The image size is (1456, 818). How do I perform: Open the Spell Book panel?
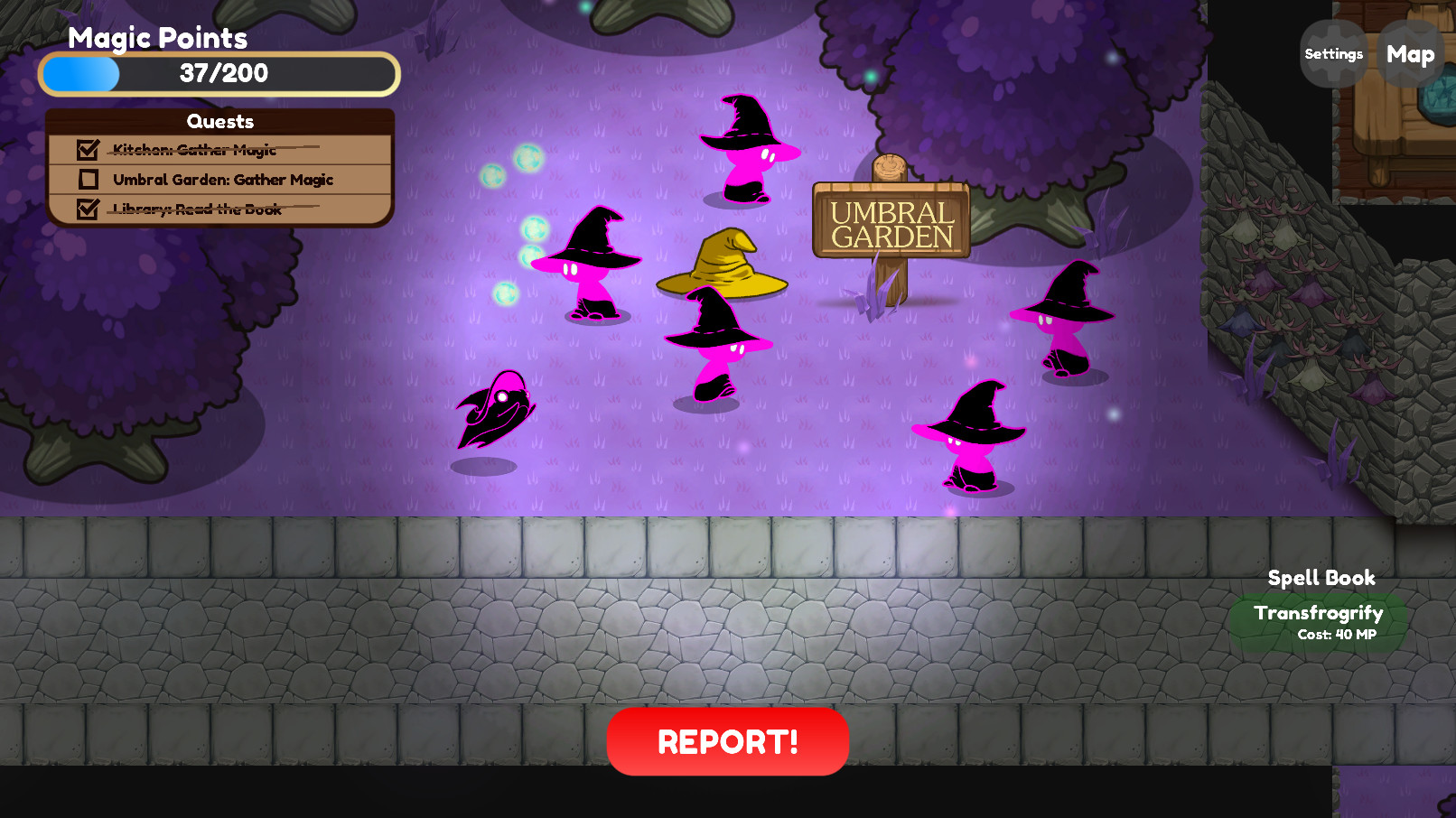(x=1321, y=578)
